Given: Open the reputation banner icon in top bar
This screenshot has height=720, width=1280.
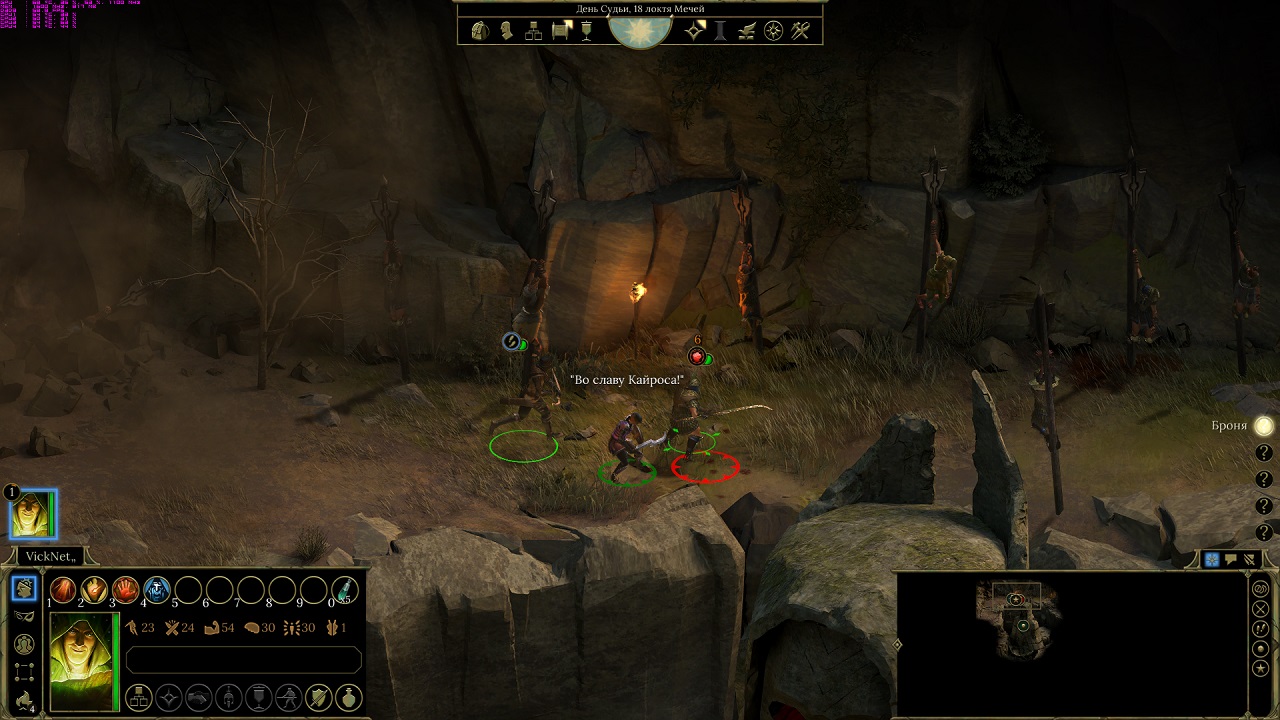Looking at the screenshot, I should pyautogui.click(x=586, y=31).
